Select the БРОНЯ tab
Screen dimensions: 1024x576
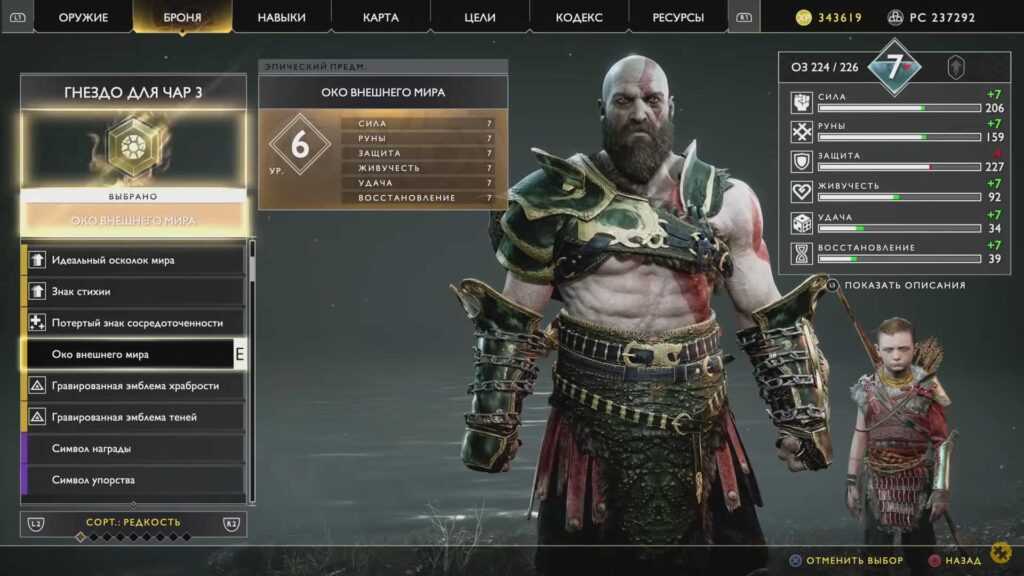click(182, 18)
